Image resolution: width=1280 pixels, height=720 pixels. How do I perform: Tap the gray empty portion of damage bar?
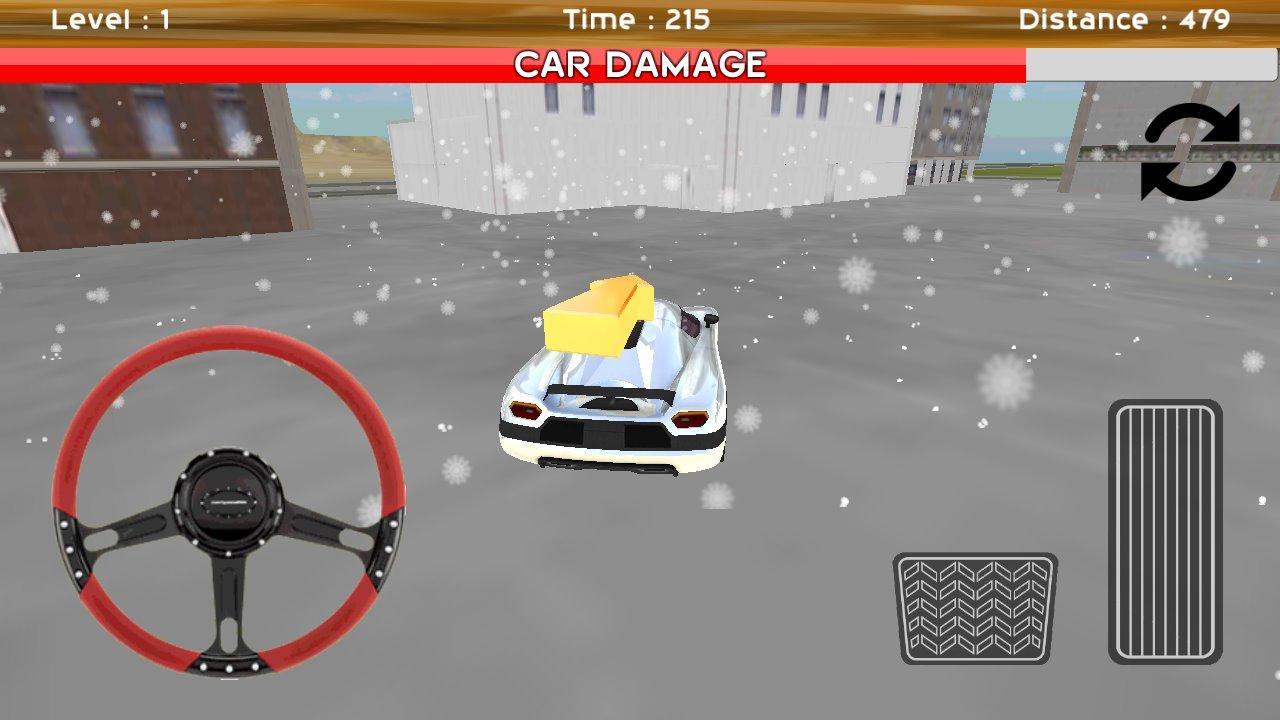1150,64
